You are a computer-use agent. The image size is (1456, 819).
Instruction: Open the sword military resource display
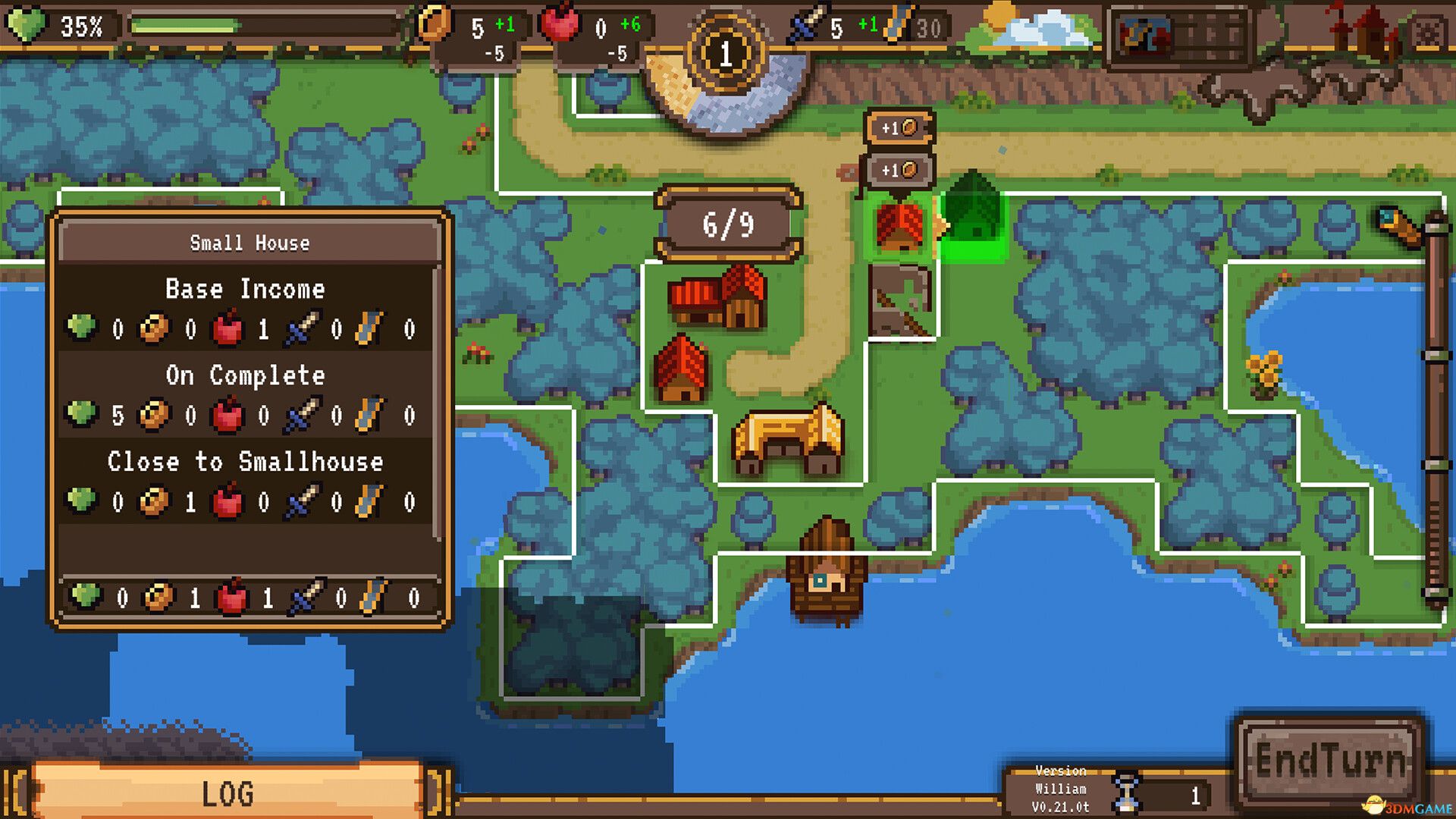804,24
